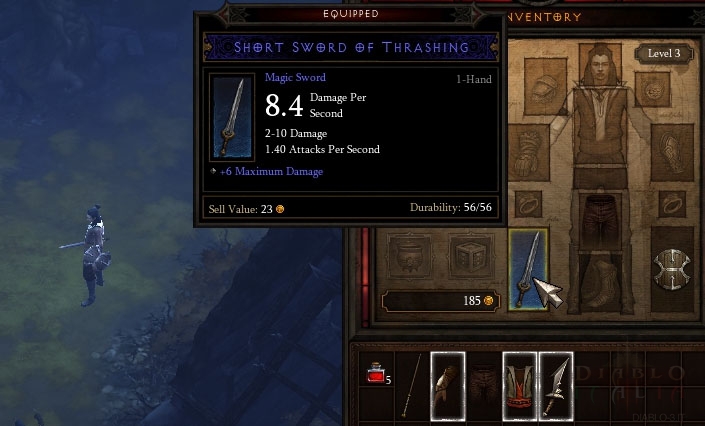
Task: Open the Nephalem Cube
Action: pos(467,257)
